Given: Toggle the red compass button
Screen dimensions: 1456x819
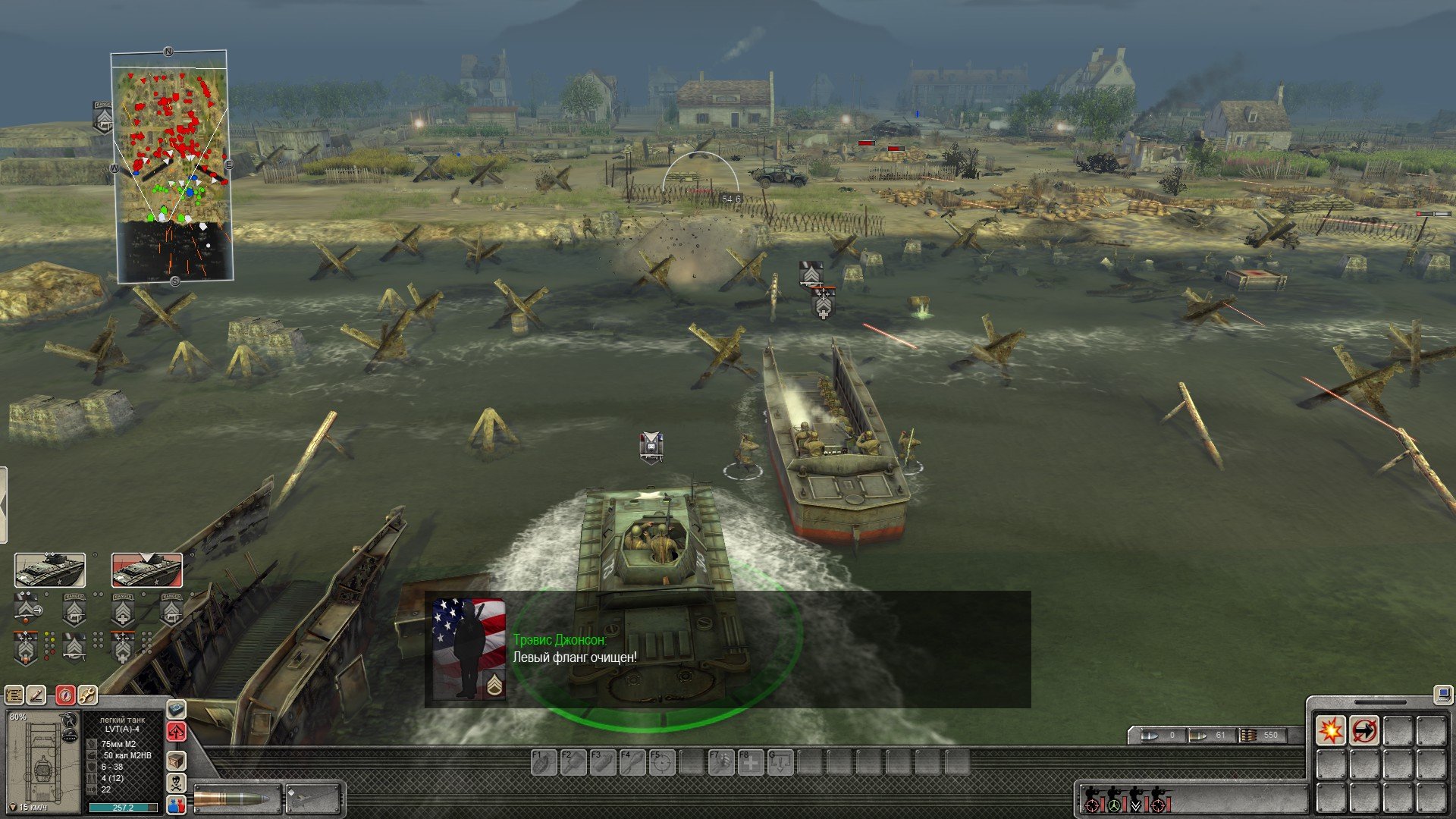Looking at the screenshot, I should (x=66, y=694).
